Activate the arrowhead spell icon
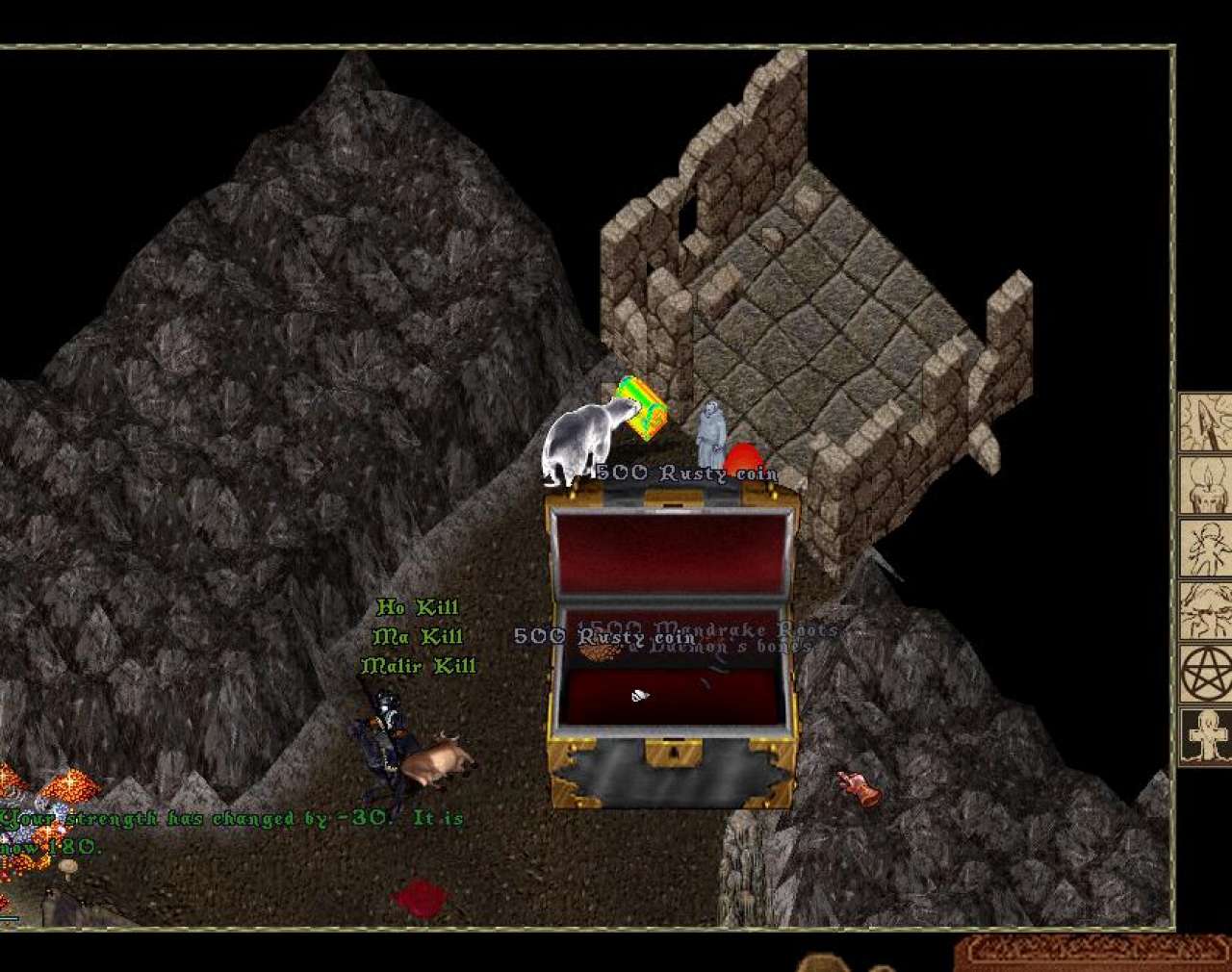1232x972 pixels. pos(1207,422)
